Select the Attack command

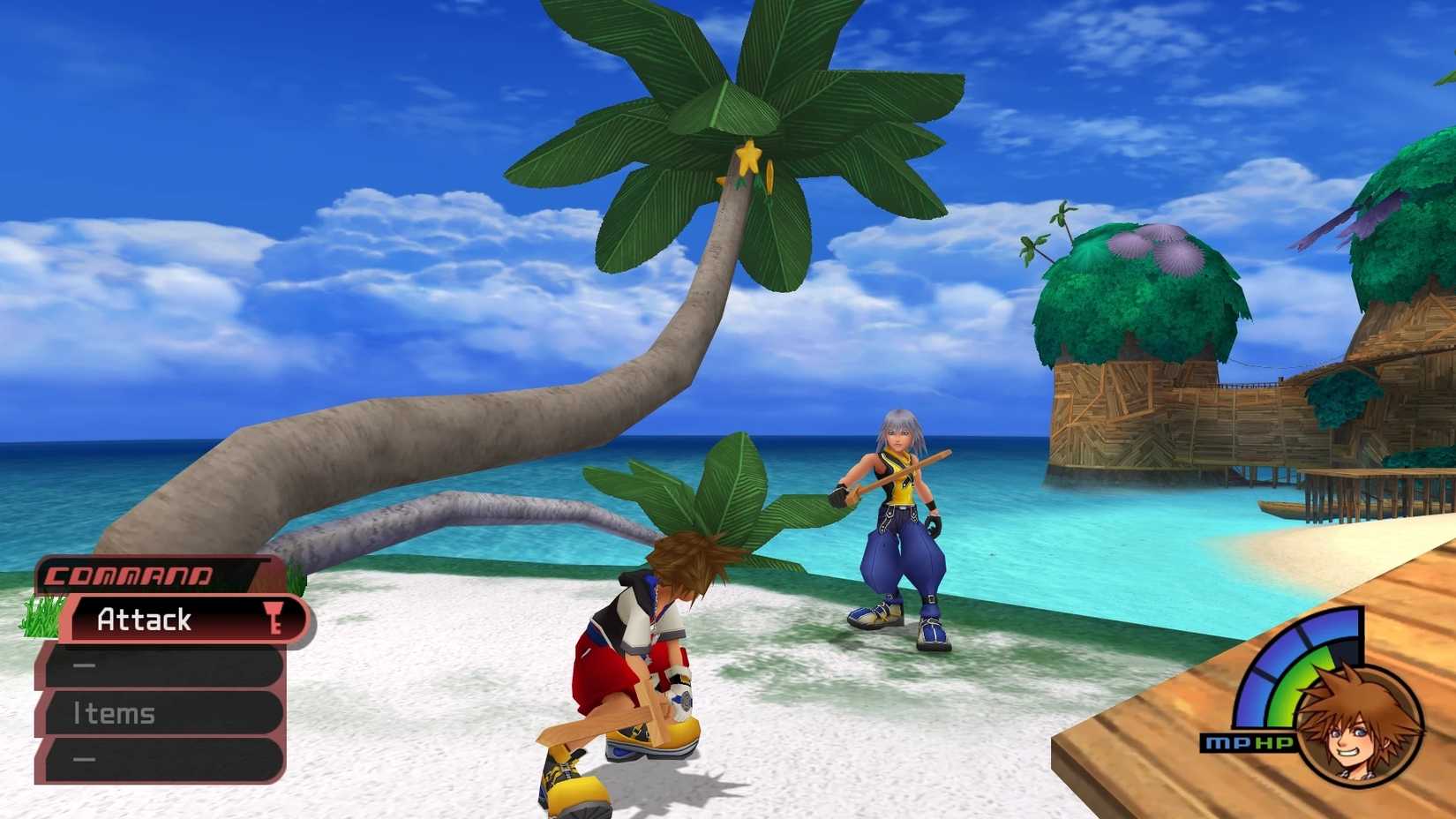146,620
